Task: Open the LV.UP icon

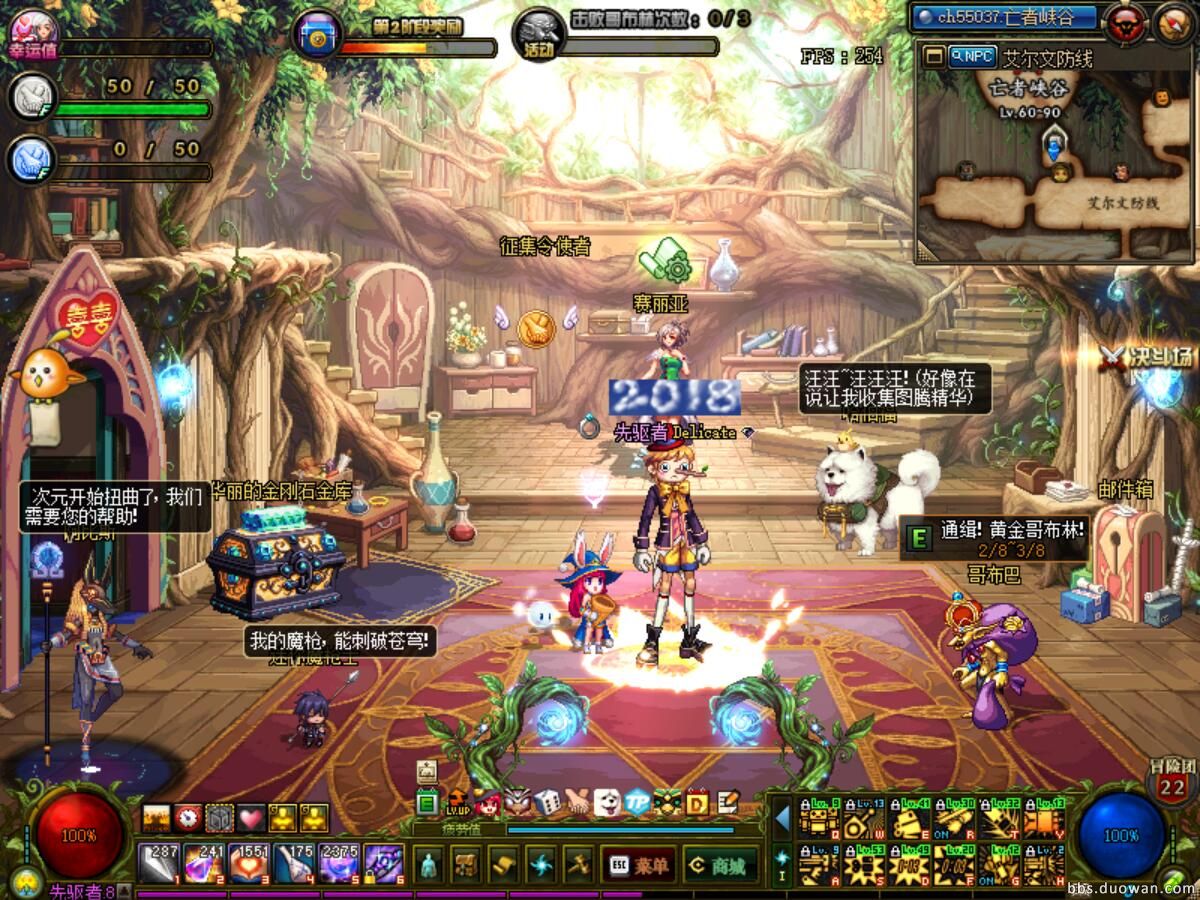Action: point(458,802)
